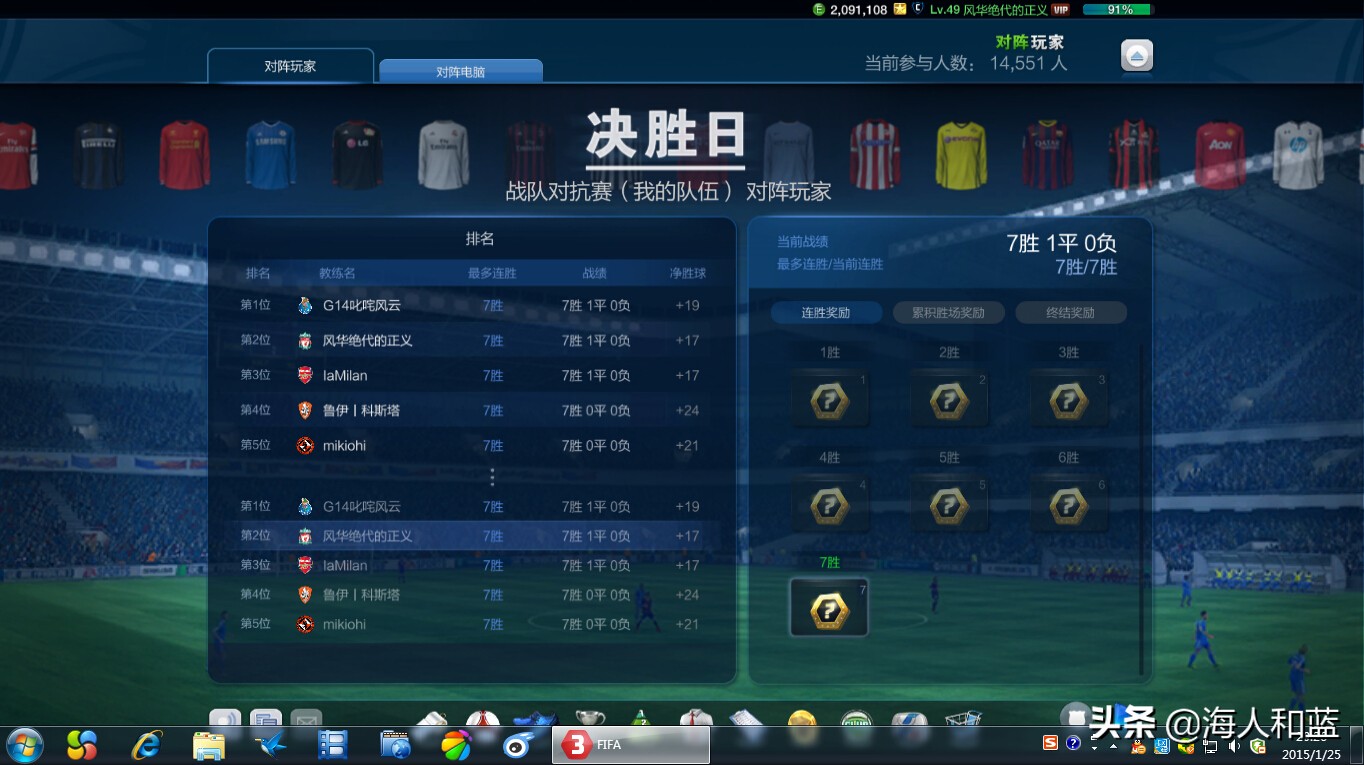
Task: Click the network connection tray icon
Action: [1211, 747]
